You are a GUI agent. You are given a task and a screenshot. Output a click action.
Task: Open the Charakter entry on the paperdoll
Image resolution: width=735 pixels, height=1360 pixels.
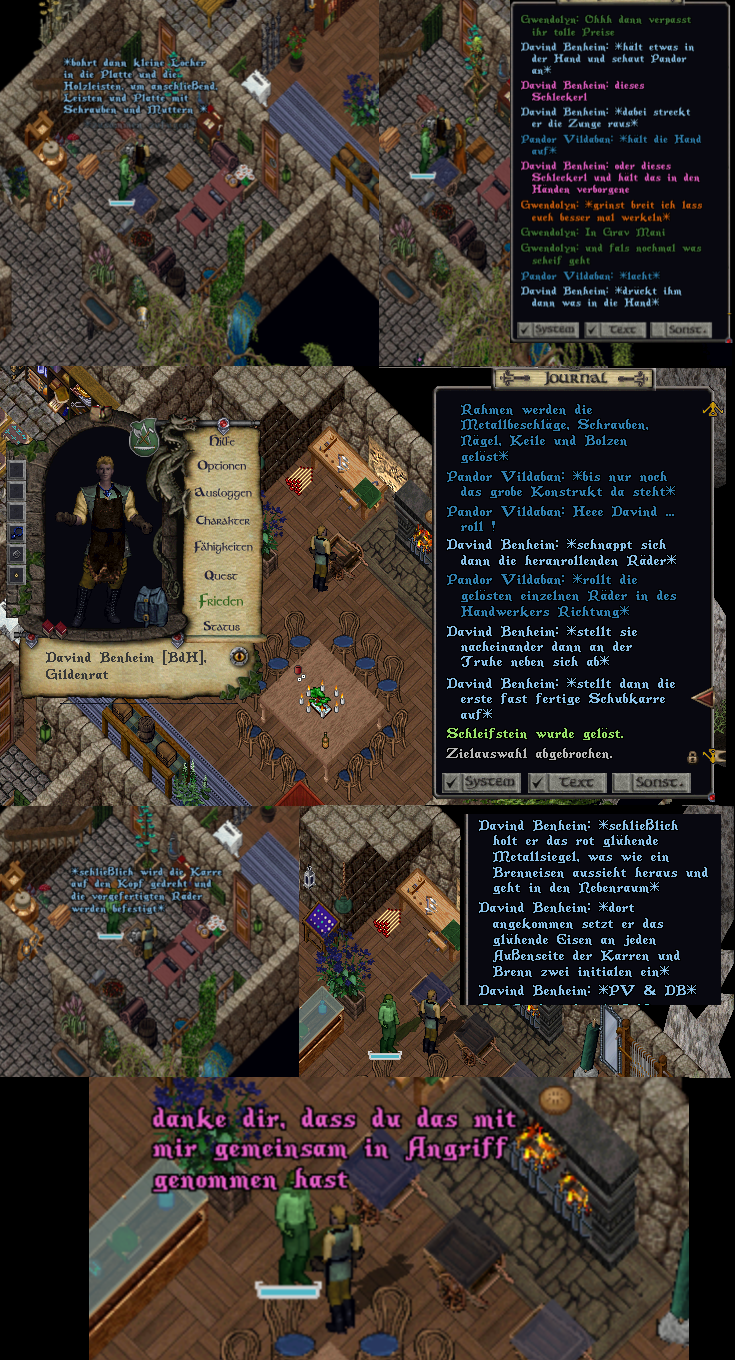[222, 521]
